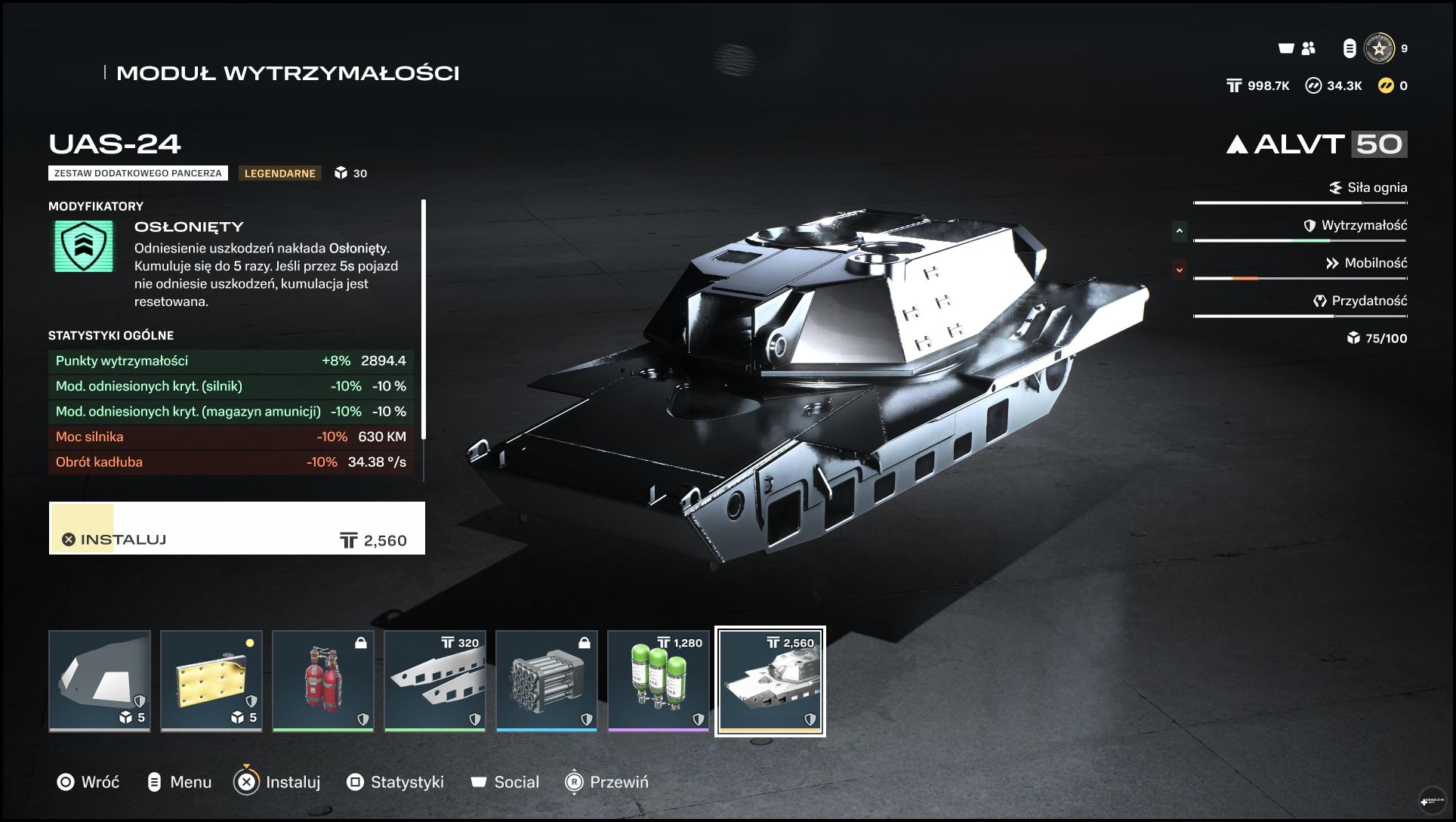
Task: Open the player rank star badge
Action: point(1379,48)
